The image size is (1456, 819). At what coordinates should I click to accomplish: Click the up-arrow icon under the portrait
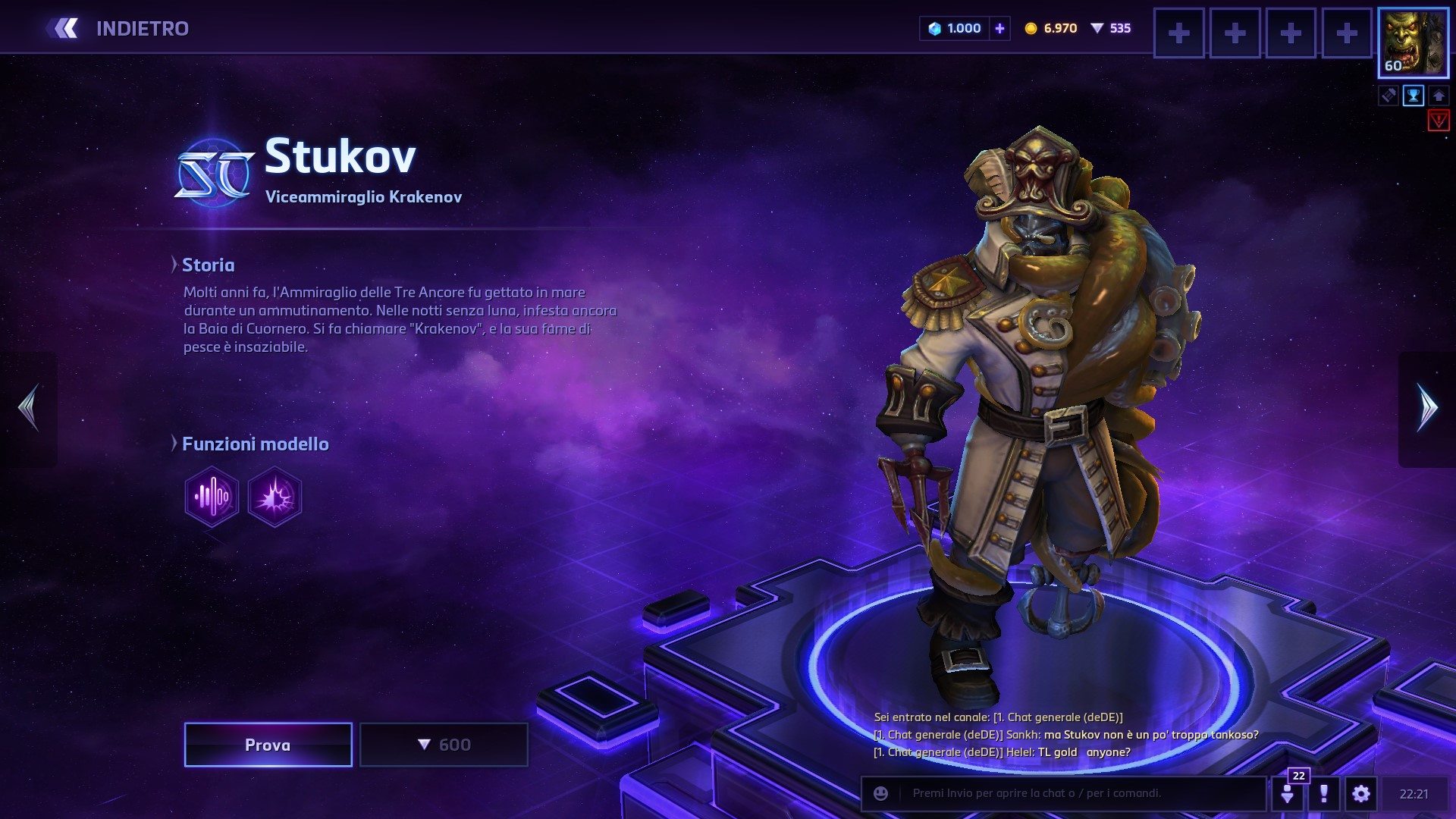(x=1438, y=96)
